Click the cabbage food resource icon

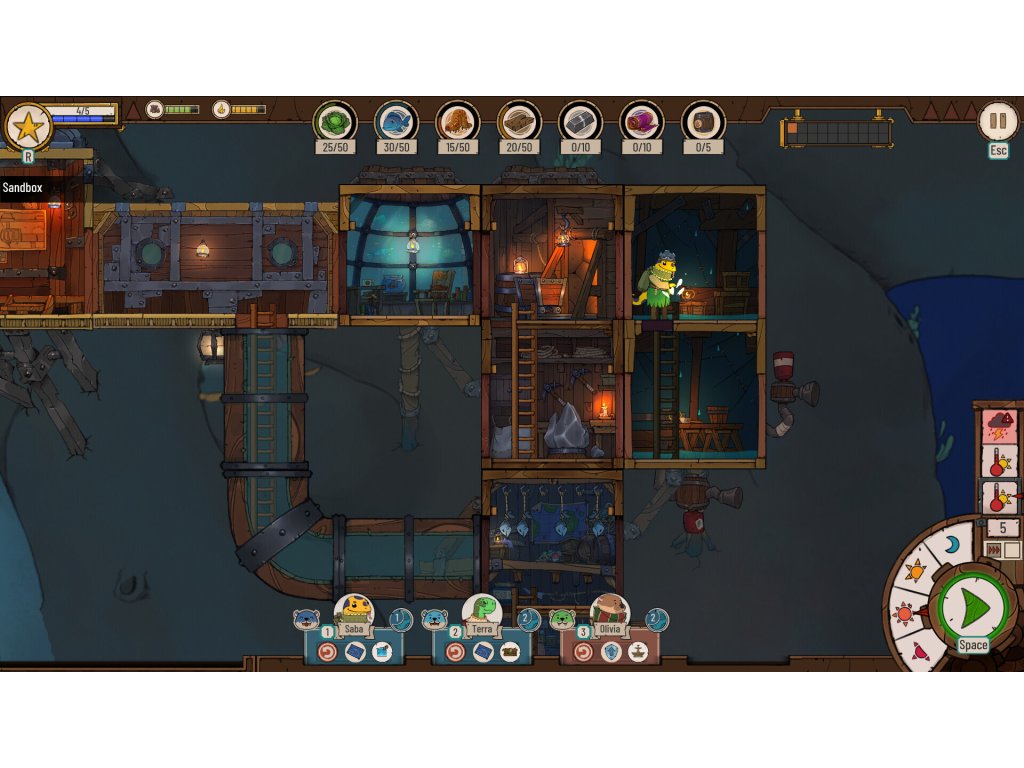pyautogui.click(x=334, y=122)
